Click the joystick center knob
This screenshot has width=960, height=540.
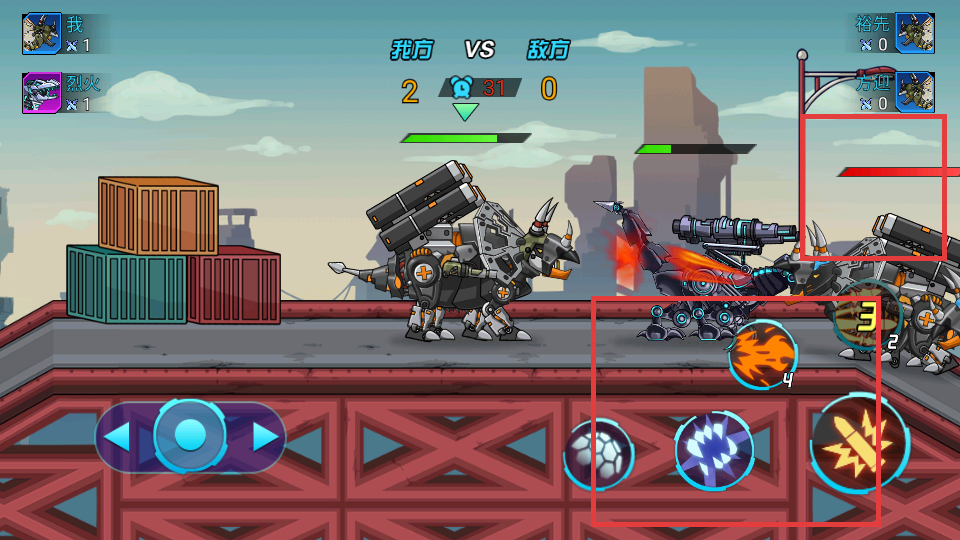[x=190, y=436]
